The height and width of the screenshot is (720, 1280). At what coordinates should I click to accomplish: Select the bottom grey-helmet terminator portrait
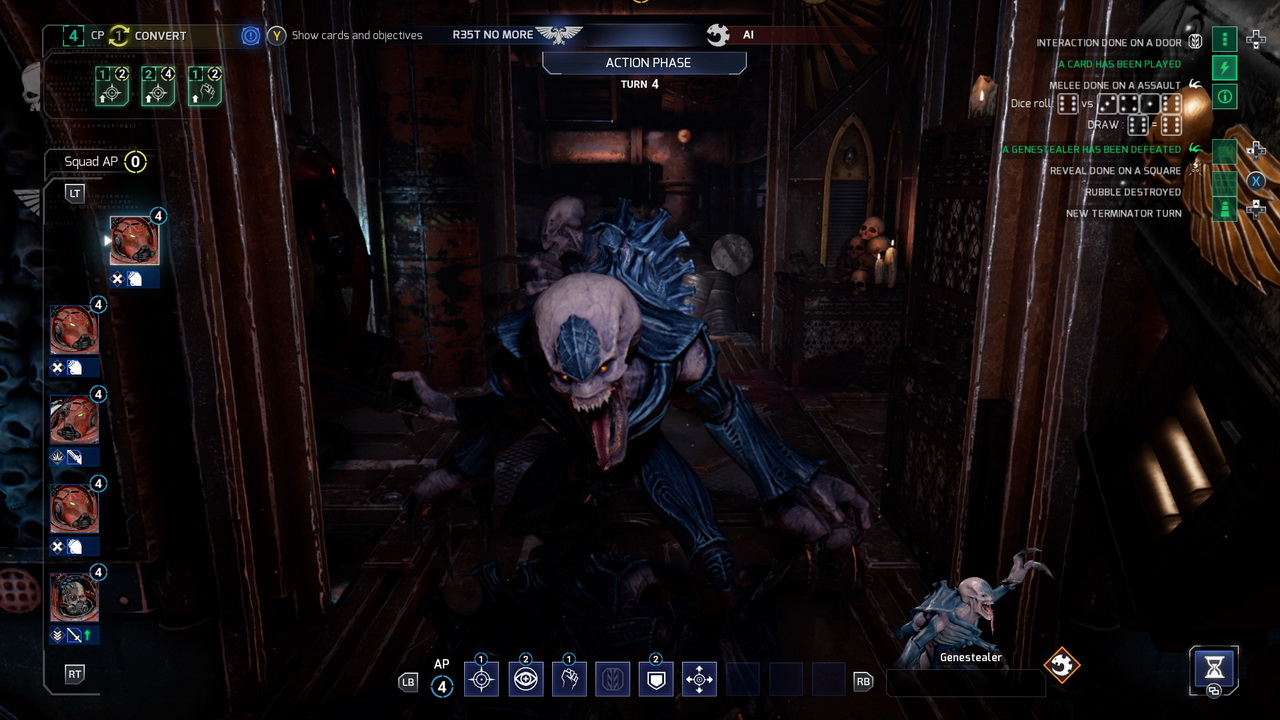coord(75,597)
